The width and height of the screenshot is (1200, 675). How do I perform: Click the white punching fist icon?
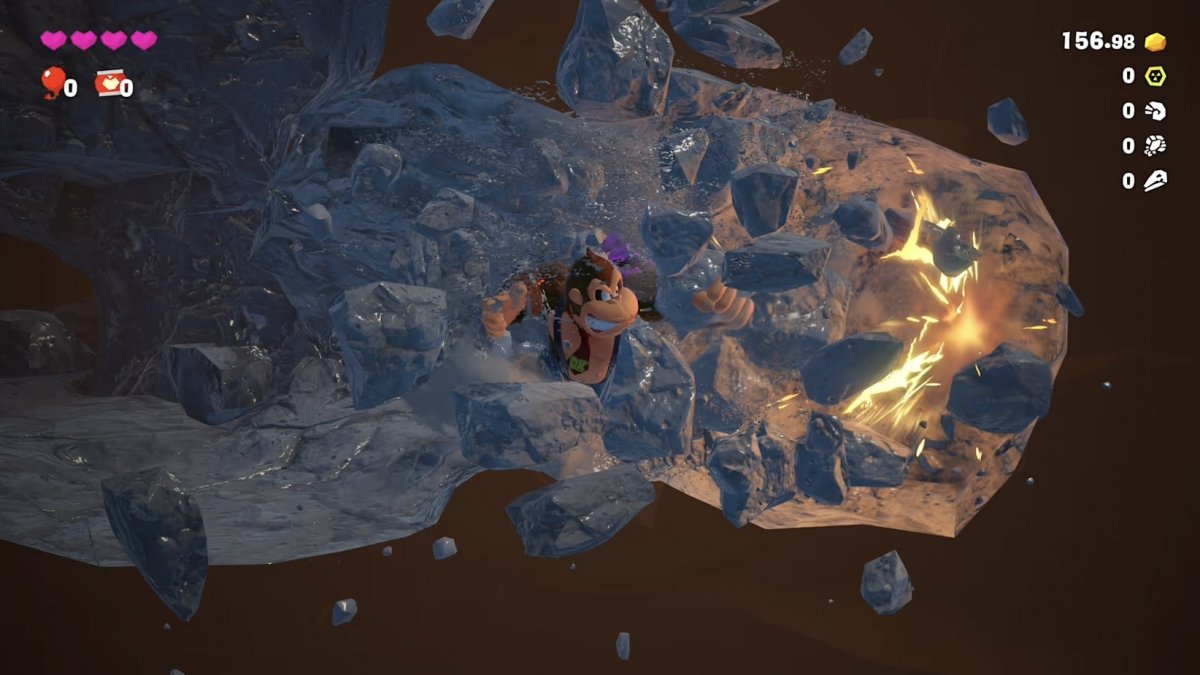coord(1155,111)
